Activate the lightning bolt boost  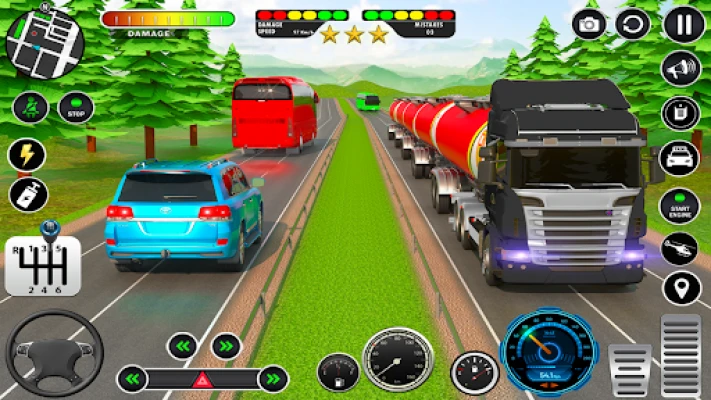tap(27, 154)
